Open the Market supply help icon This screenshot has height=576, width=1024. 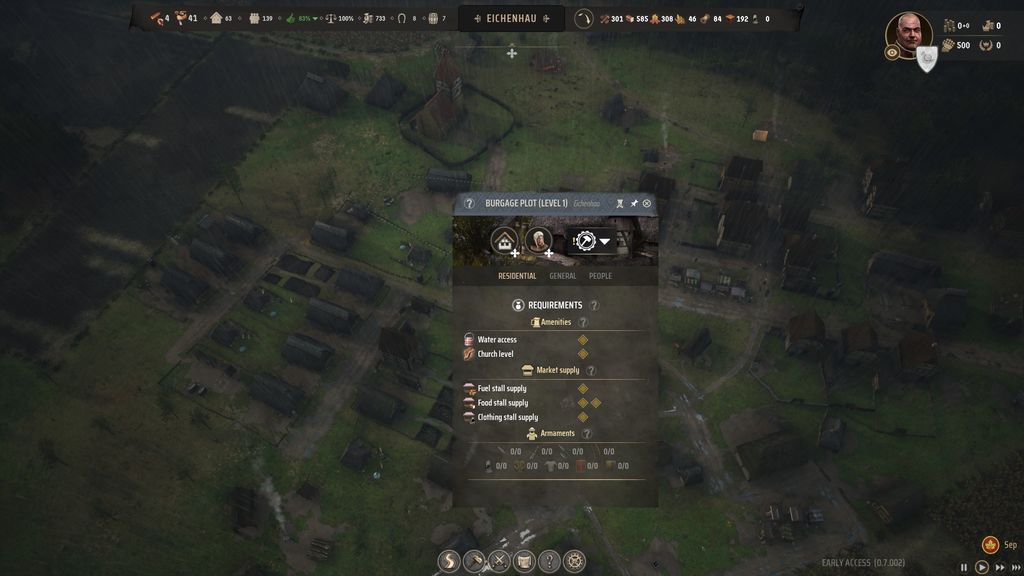(x=591, y=370)
